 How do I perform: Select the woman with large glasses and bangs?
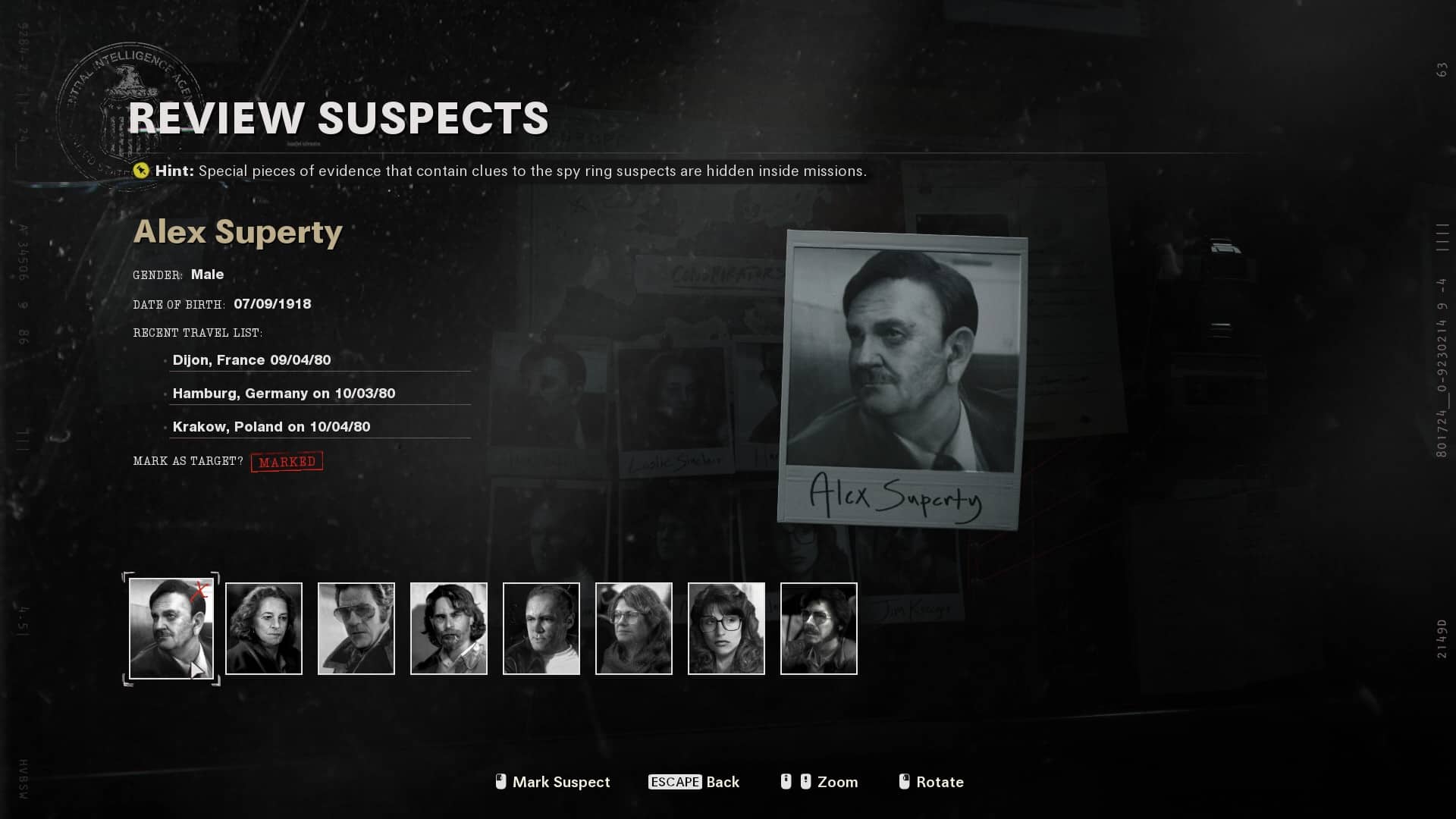726,629
